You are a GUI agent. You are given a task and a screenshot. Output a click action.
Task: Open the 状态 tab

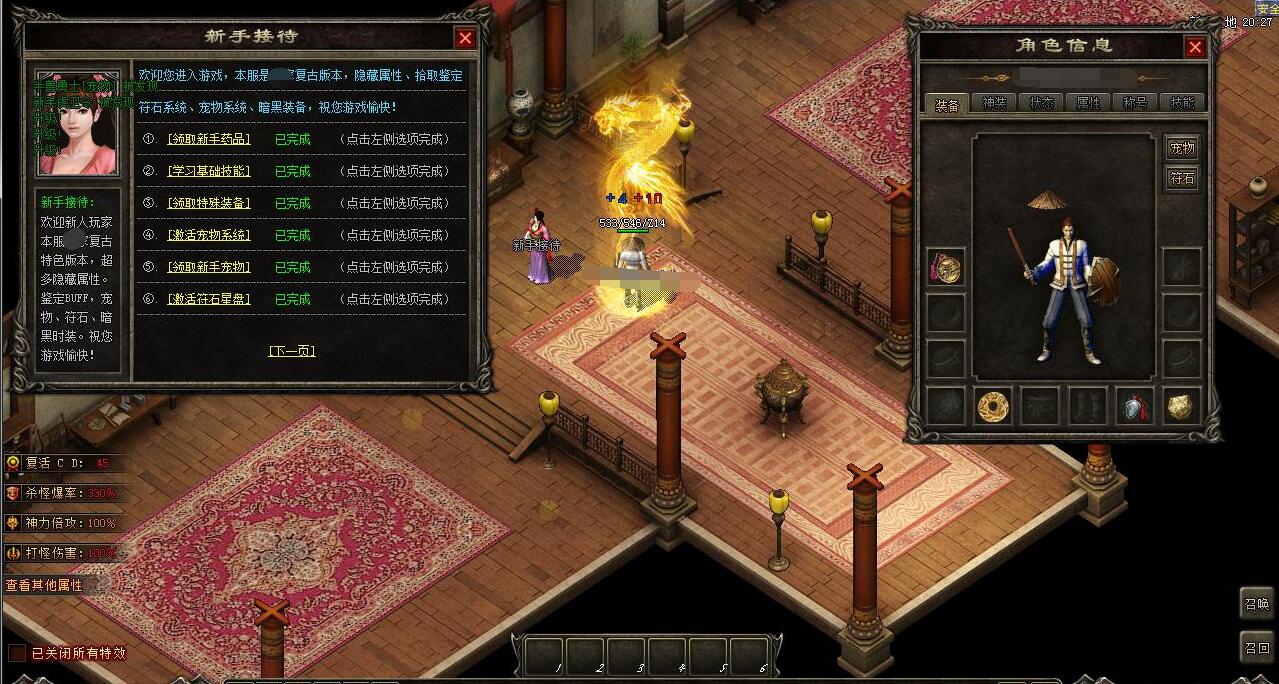[1041, 103]
